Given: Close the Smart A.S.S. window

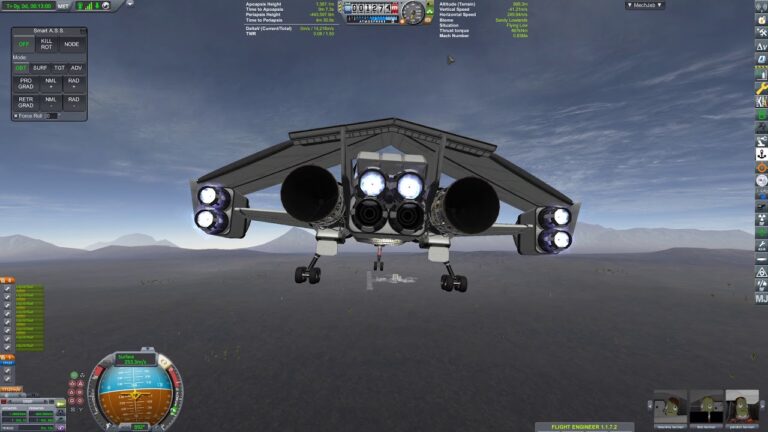Looking at the screenshot, I should (82, 31).
